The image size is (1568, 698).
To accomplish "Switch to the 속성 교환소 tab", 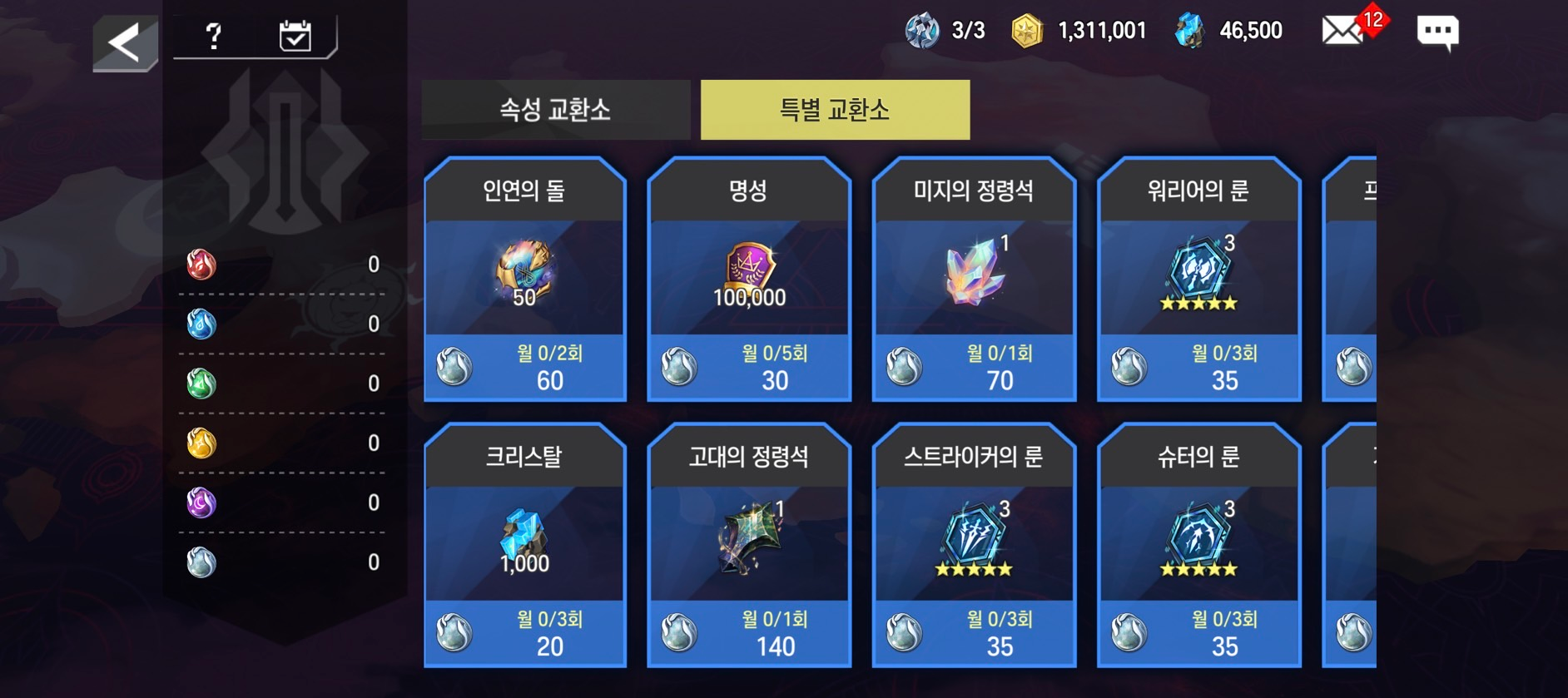I will pyautogui.click(x=555, y=110).
